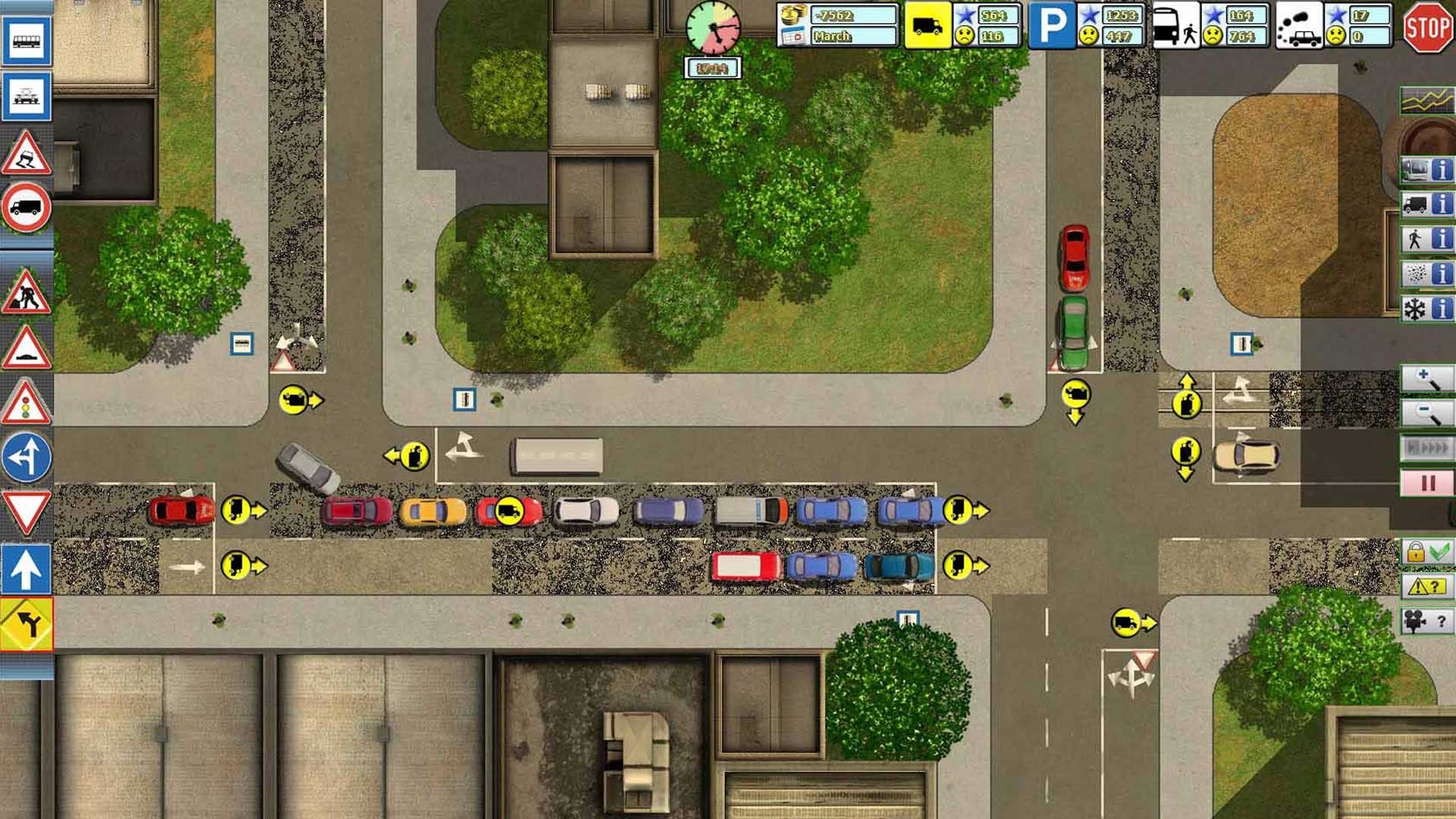Choose the road works warning sign

pyautogui.click(x=27, y=292)
